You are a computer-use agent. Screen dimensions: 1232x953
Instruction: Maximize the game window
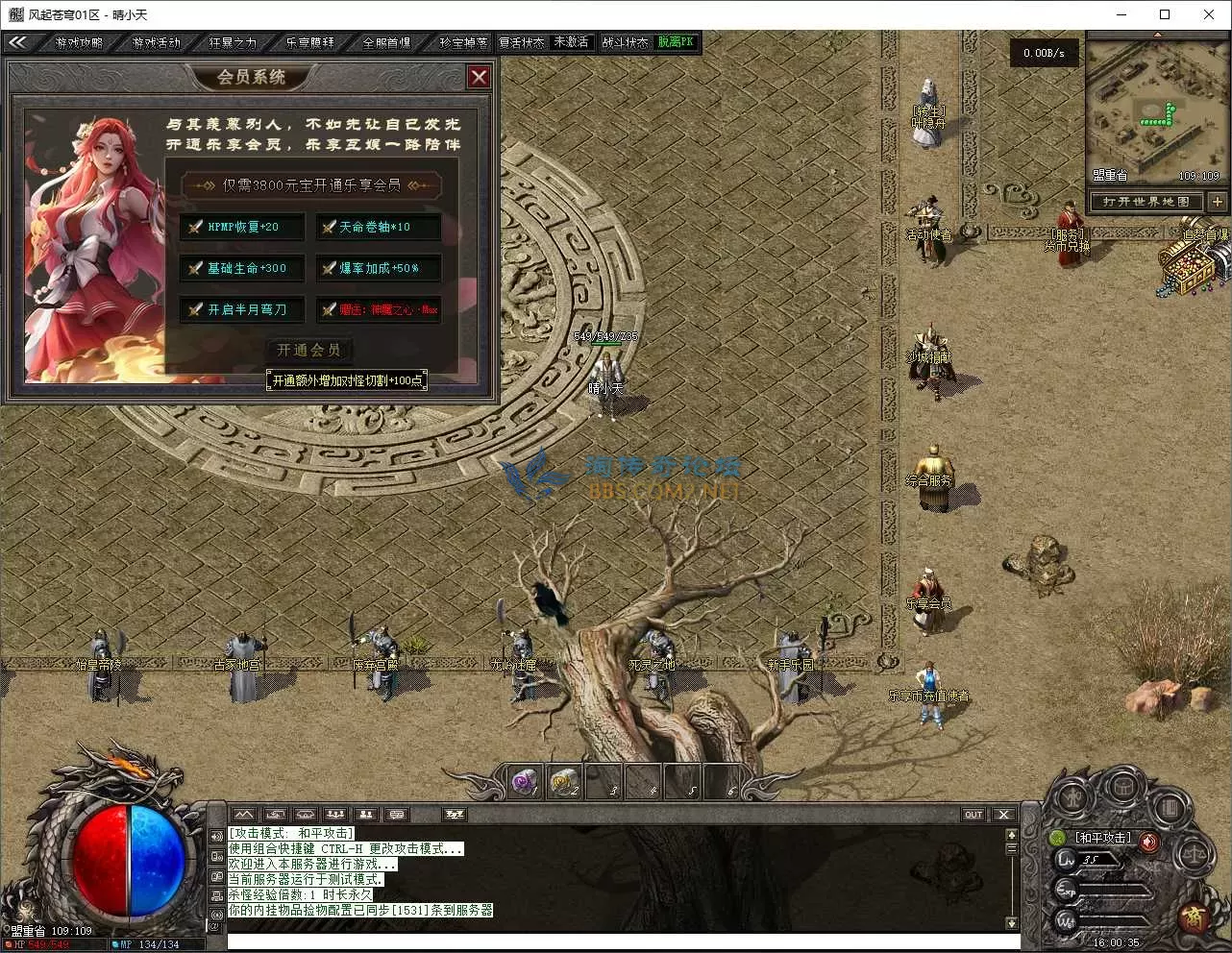click(x=1165, y=14)
